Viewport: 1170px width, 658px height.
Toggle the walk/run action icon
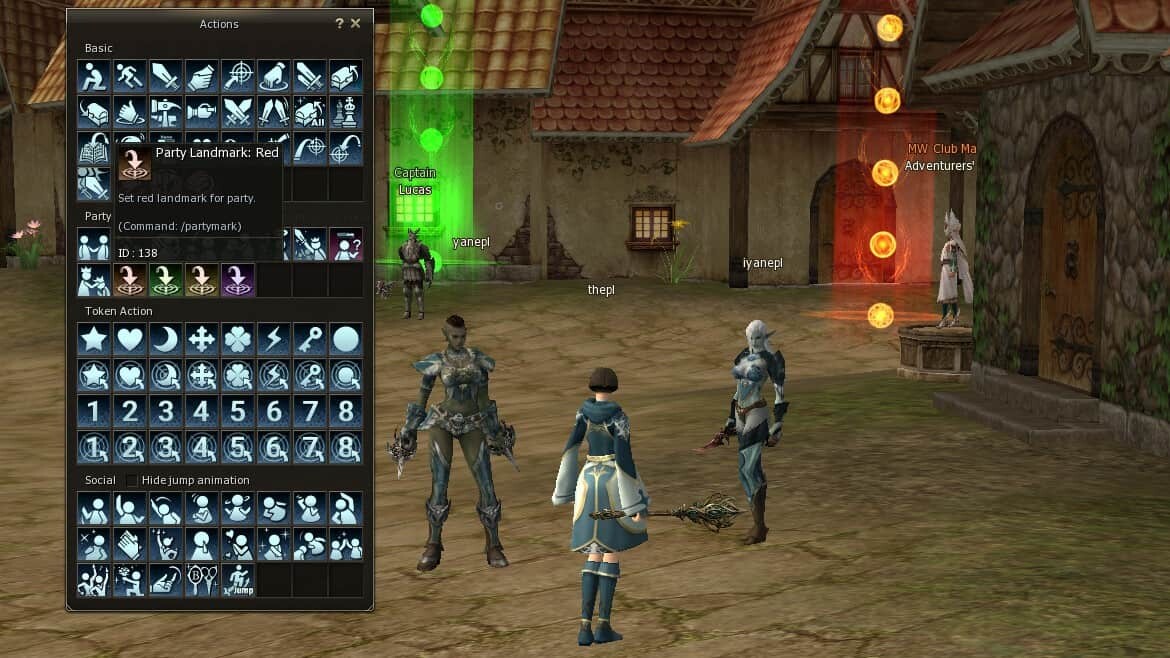point(130,76)
